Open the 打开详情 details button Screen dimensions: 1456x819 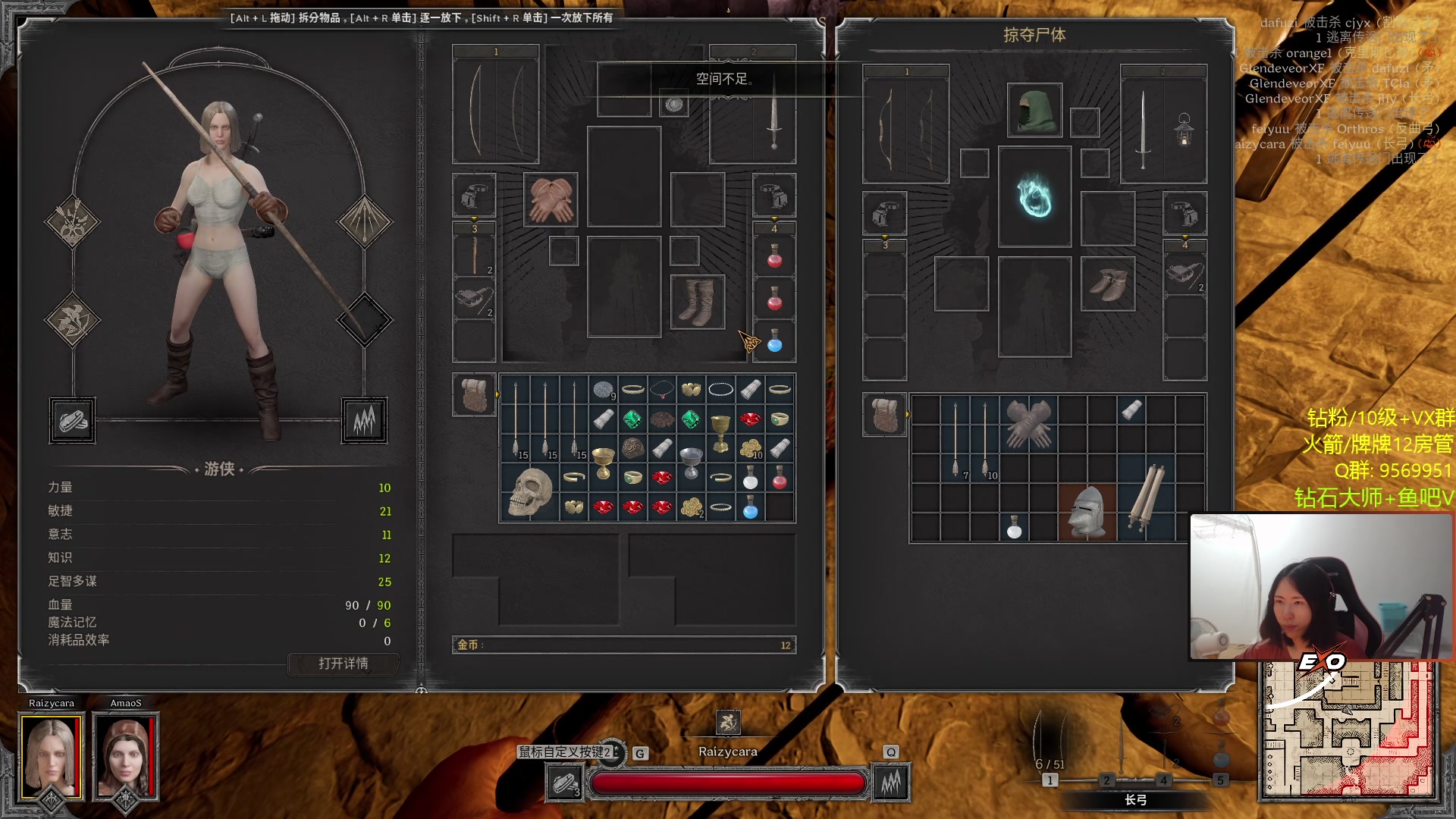344,664
